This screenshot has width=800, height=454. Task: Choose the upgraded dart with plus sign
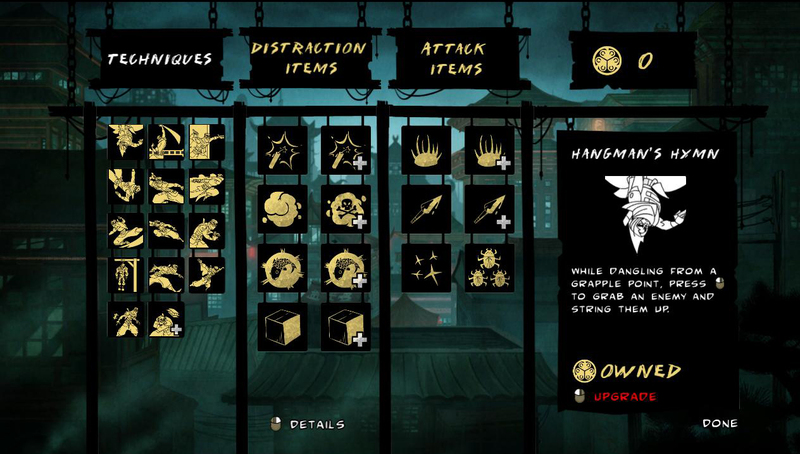click(x=489, y=209)
